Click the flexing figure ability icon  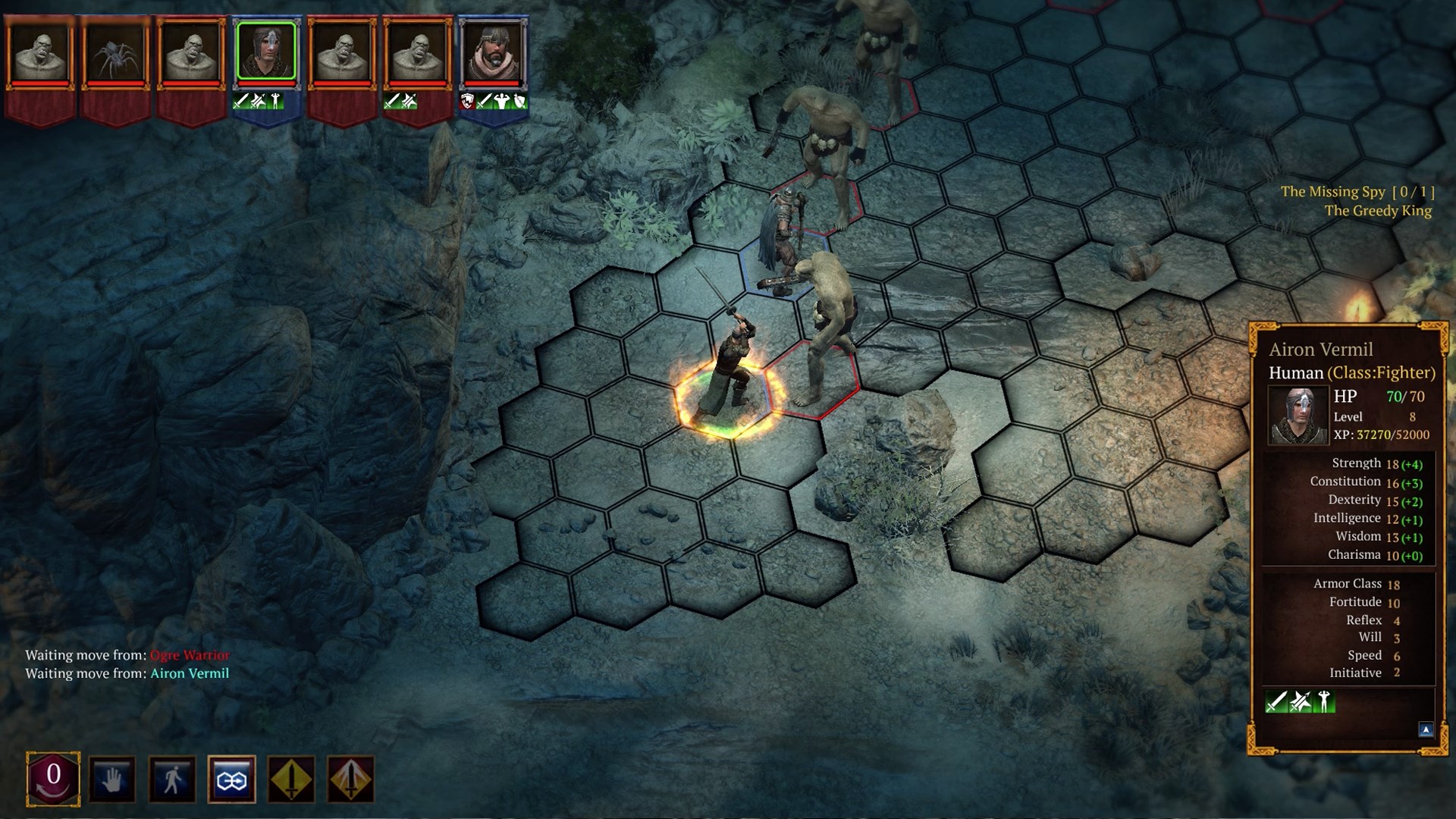pos(1323,701)
